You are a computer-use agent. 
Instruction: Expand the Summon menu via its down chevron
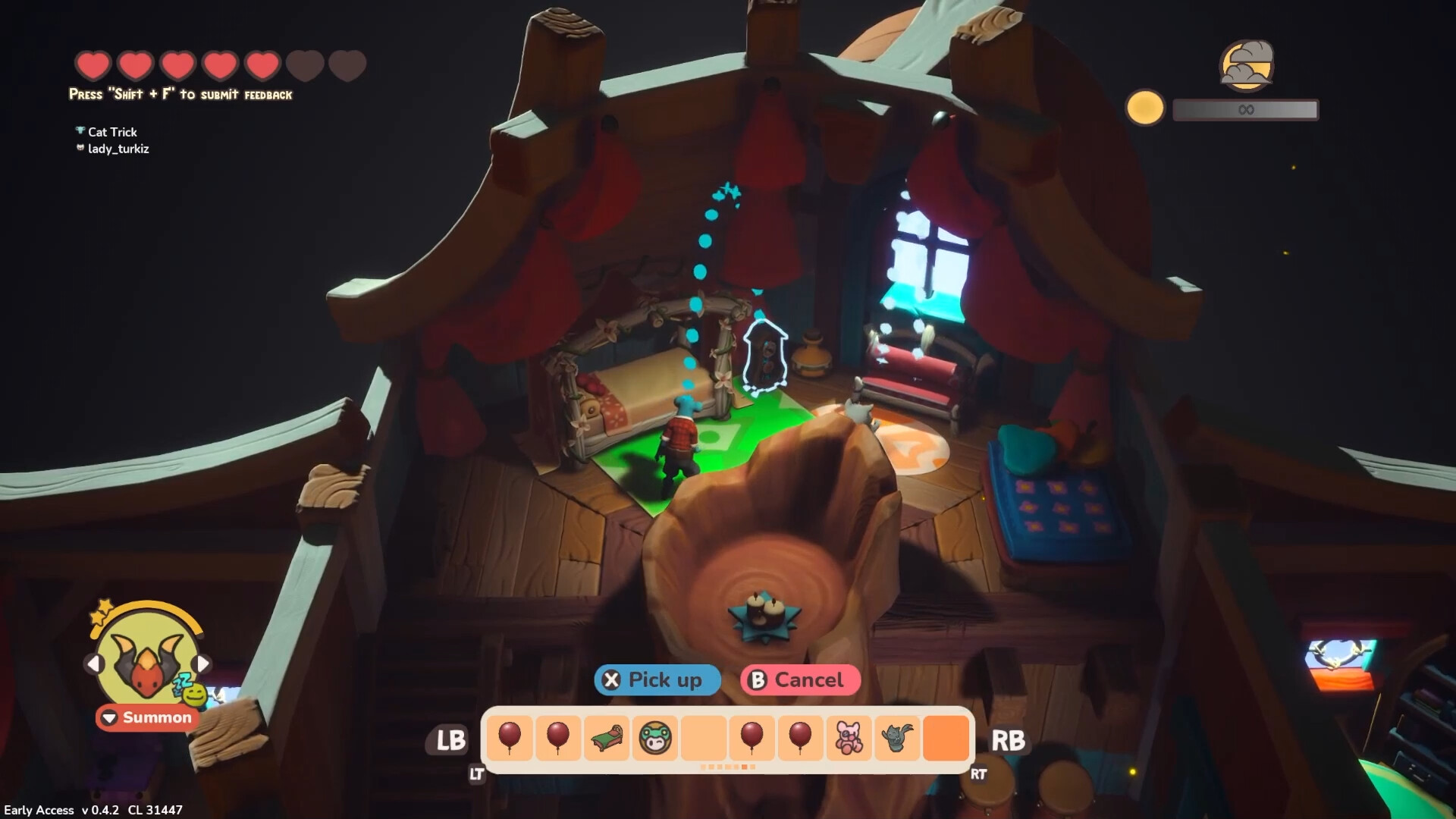click(x=108, y=718)
